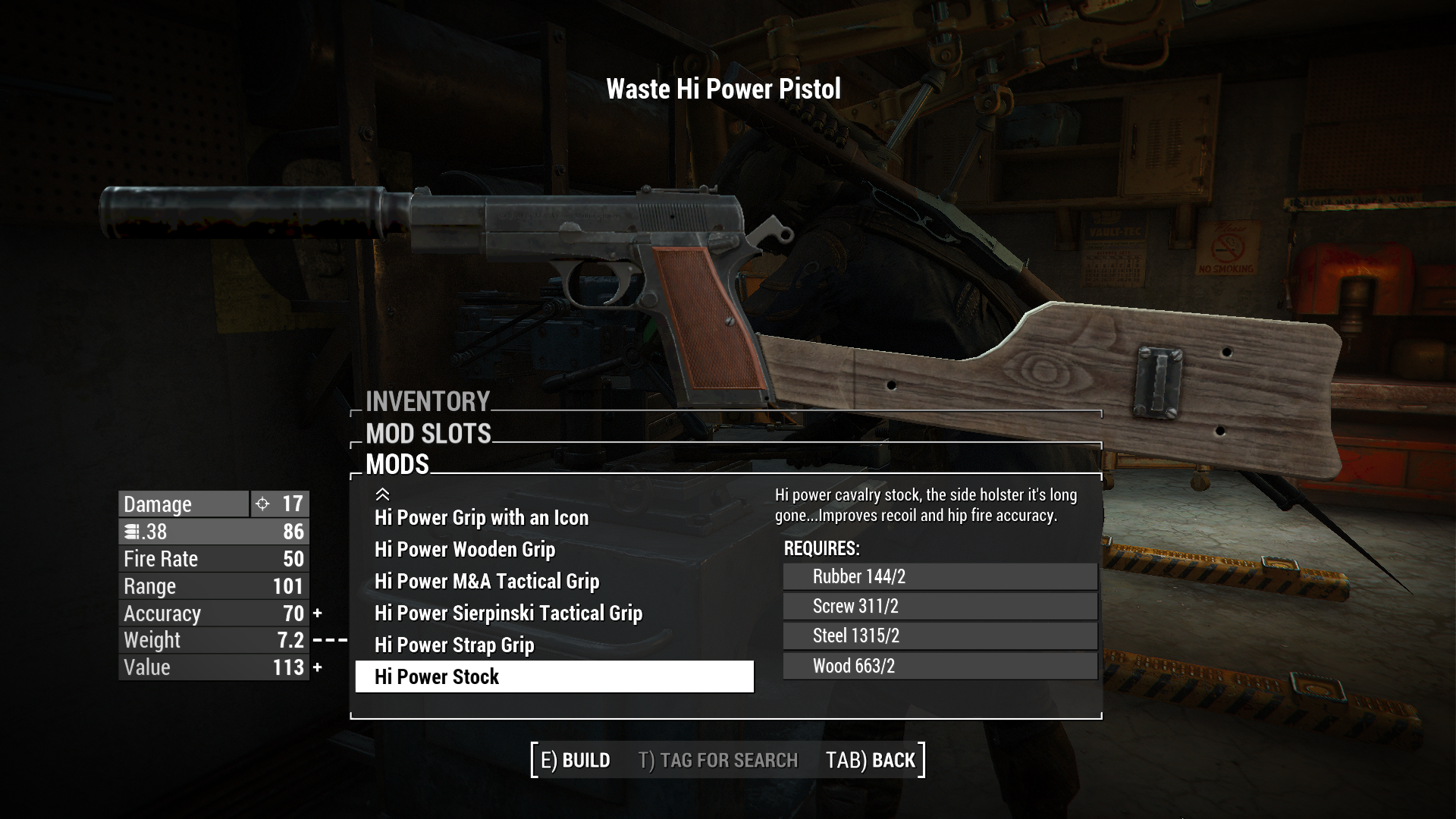Build the selected mod

point(575,760)
